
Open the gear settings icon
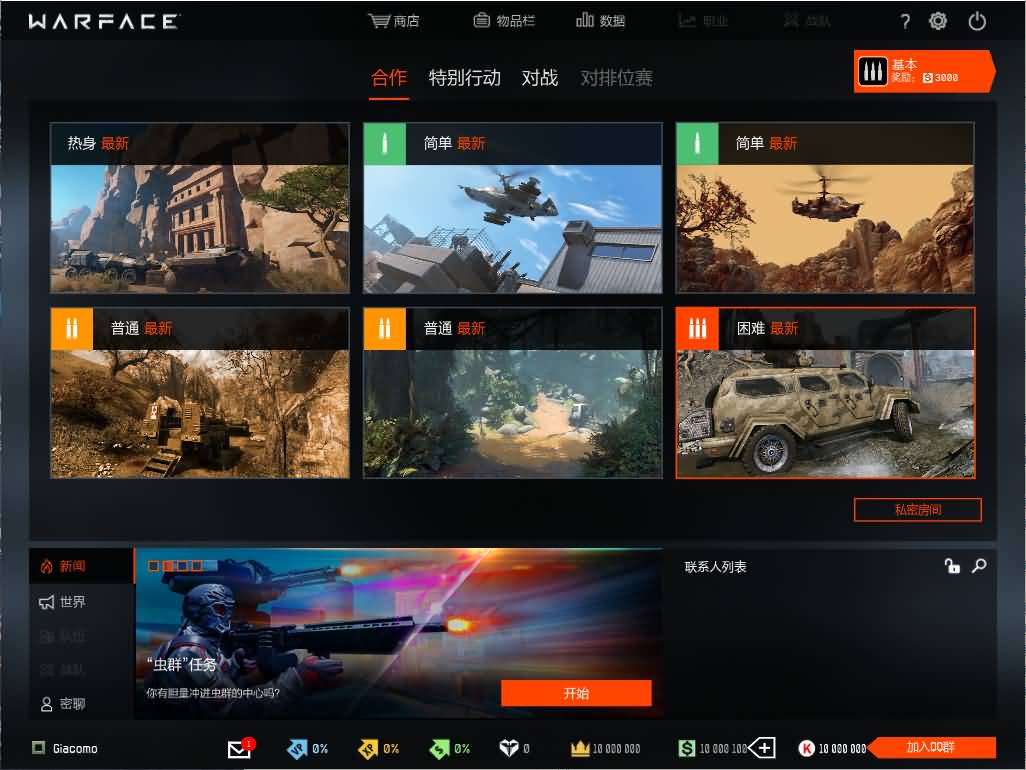pyautogui.click(x=938, y=21)
